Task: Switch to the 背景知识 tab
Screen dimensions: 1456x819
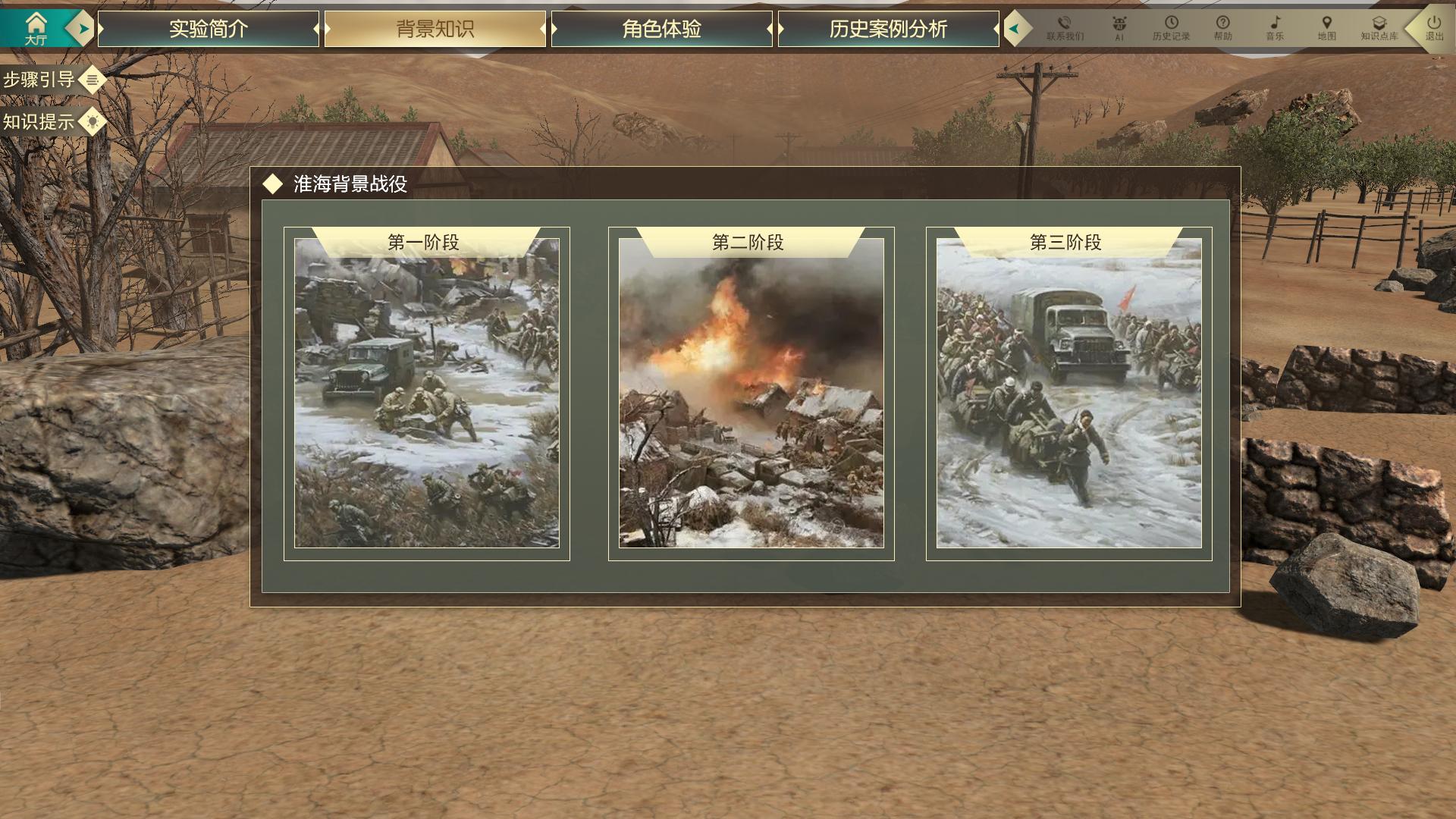Action: pos(435,29)
